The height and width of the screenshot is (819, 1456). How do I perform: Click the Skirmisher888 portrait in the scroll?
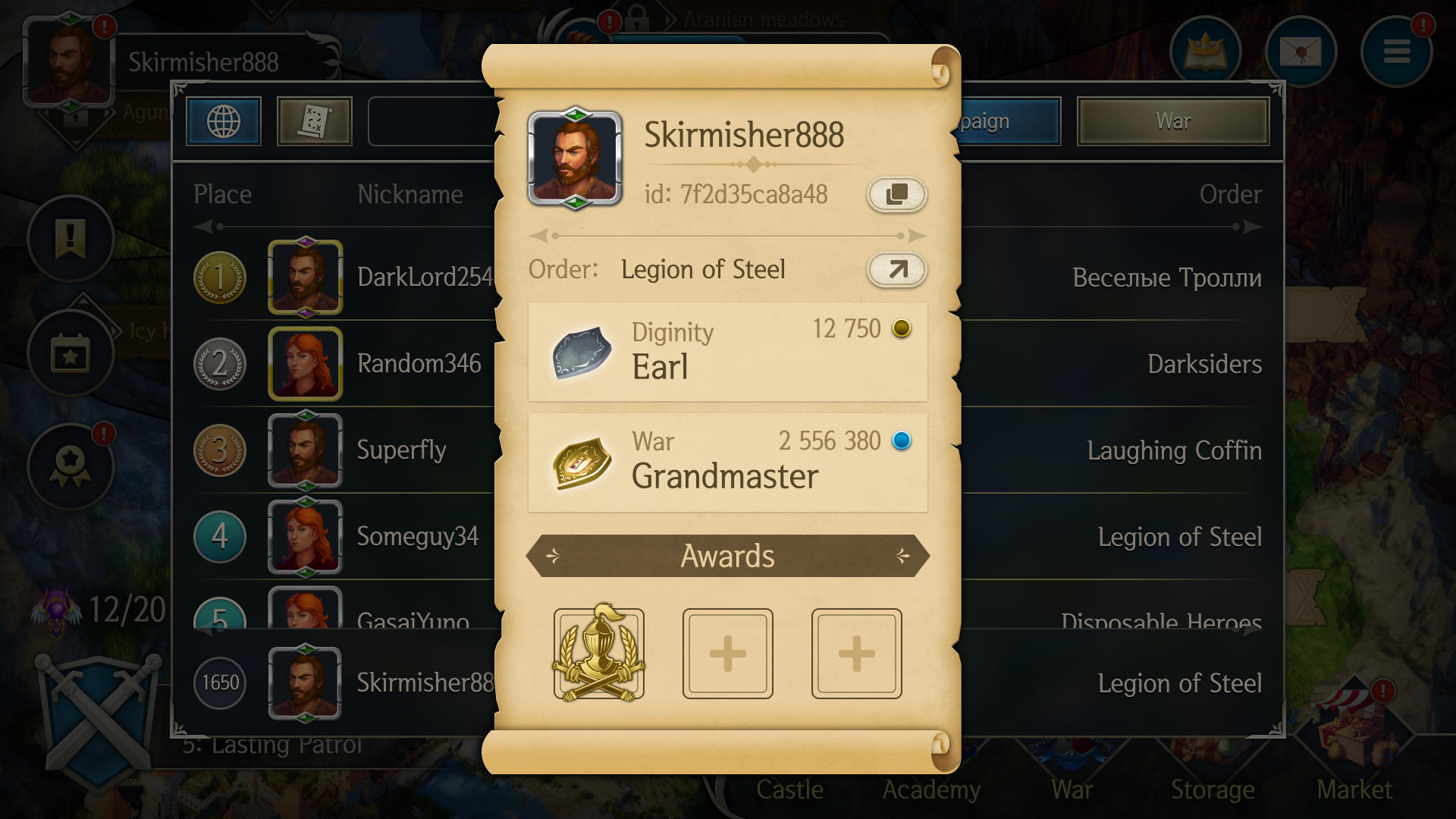(x=575, y=158)
